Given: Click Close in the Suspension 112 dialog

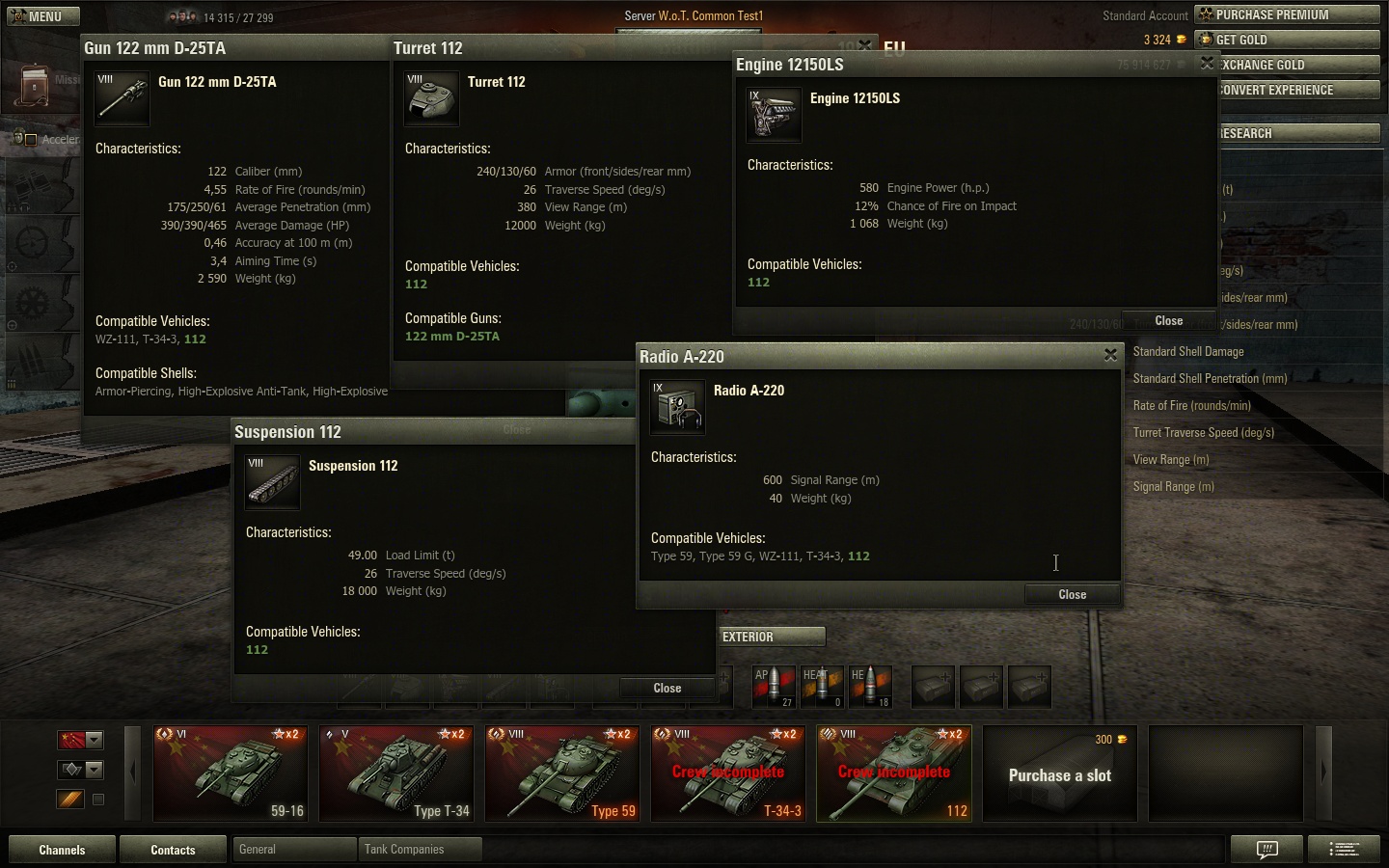Looking at the screenshot, I should coord(667,688).
